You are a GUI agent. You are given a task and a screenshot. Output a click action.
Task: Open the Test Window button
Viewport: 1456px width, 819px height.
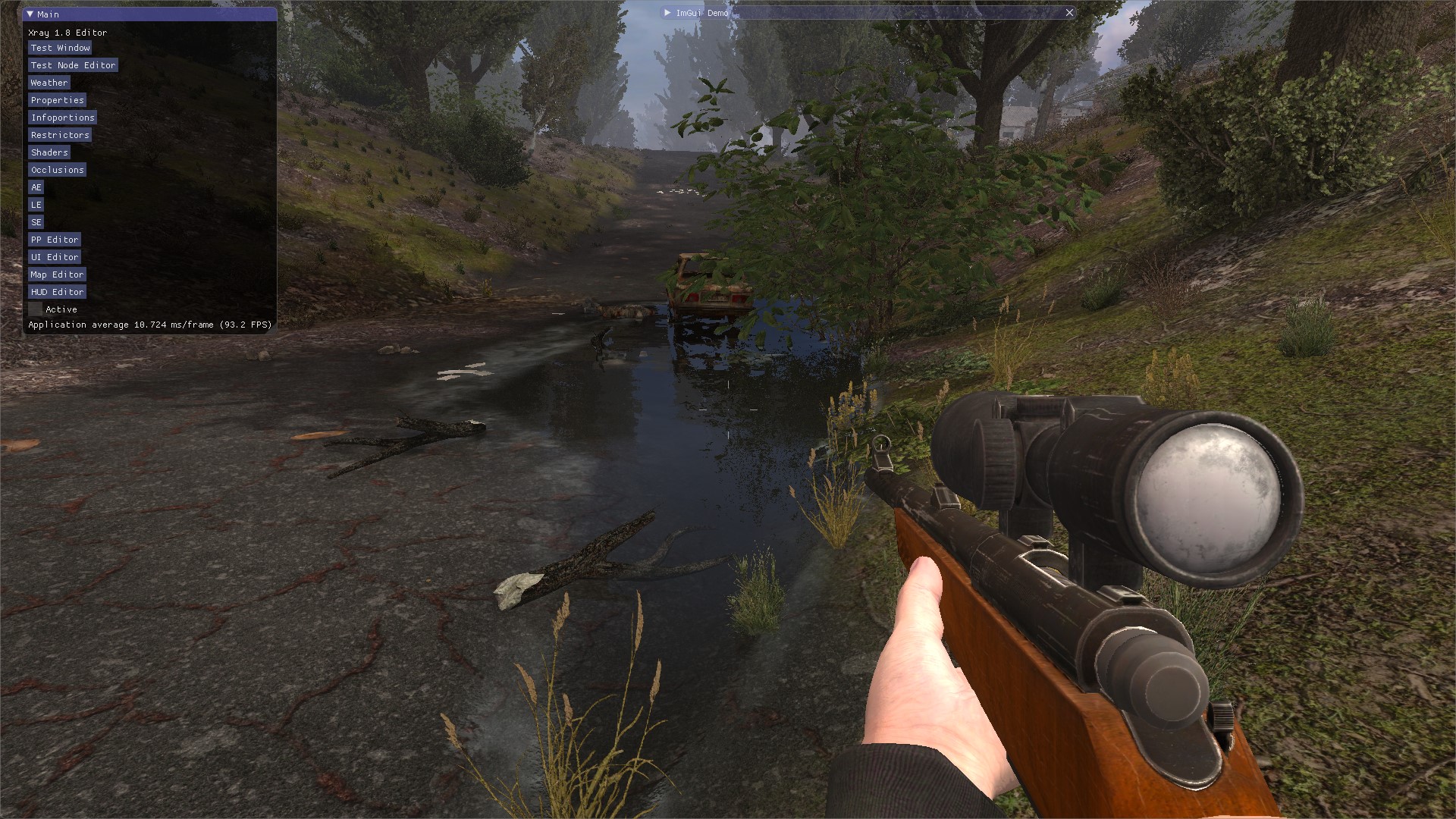(x=60, y=48)
